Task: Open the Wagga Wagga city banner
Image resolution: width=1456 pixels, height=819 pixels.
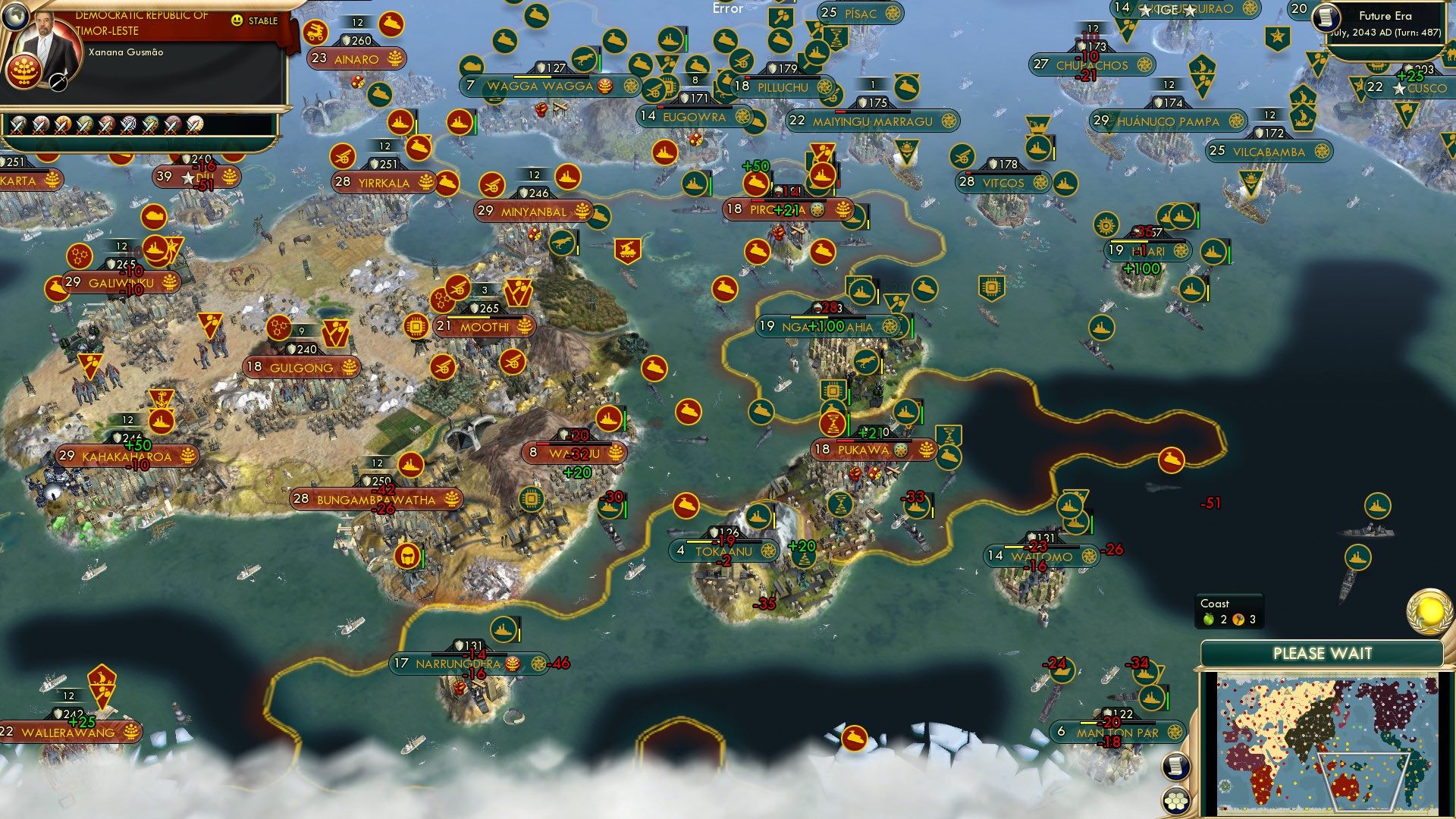Action: coord(540,86)
